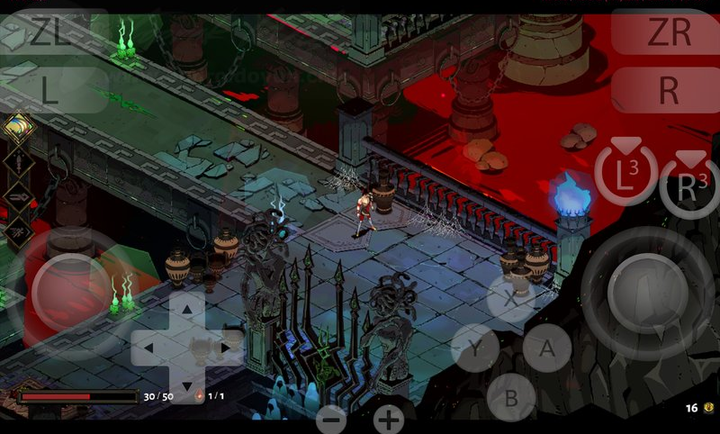This screenshot has width=720, height=434.
Task: Tap the plus overlay button
Action: tap(388, 418)
